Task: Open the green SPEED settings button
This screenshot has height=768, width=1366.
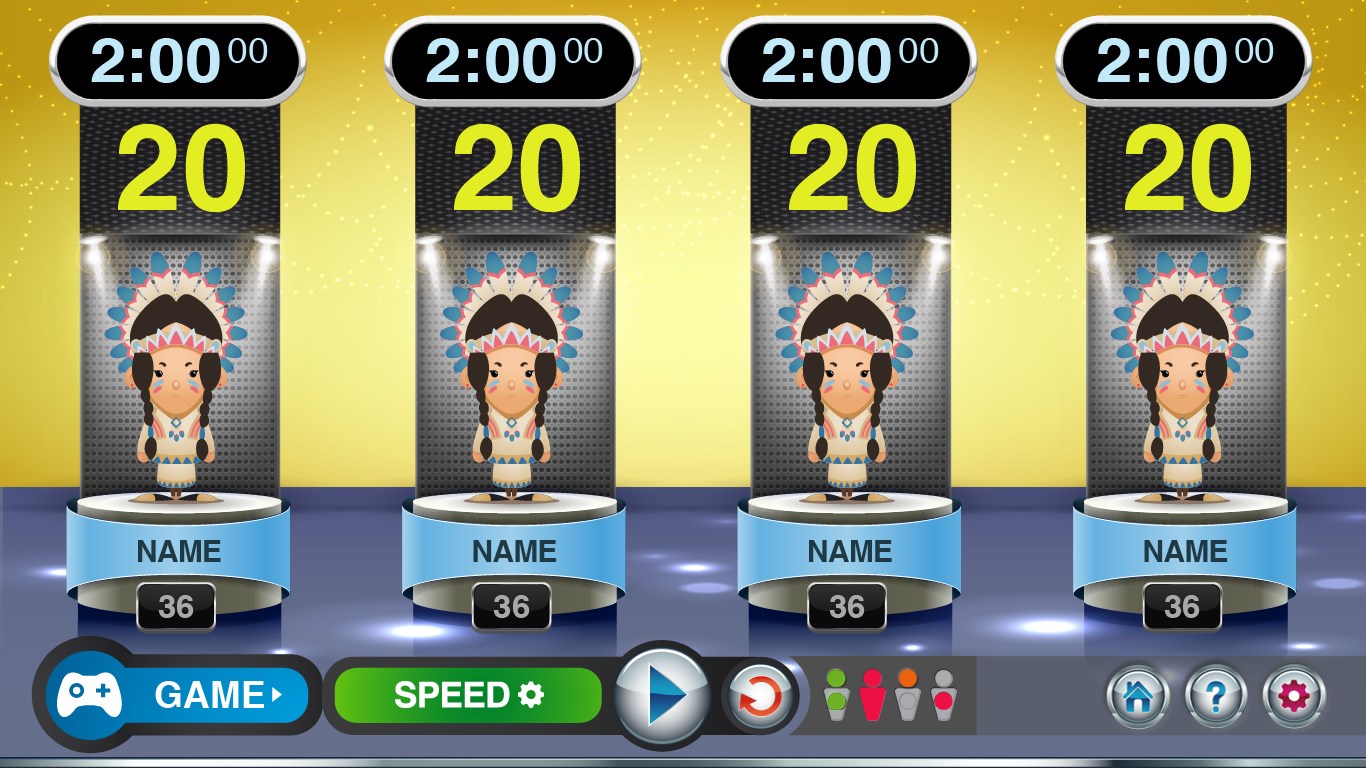Action: [x=468, y=695]
